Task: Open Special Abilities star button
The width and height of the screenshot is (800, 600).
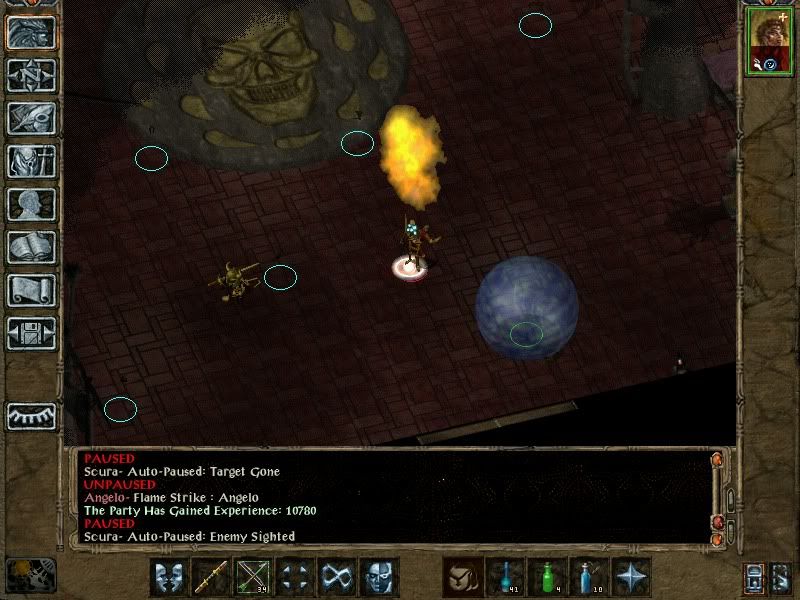Action: 632,577
